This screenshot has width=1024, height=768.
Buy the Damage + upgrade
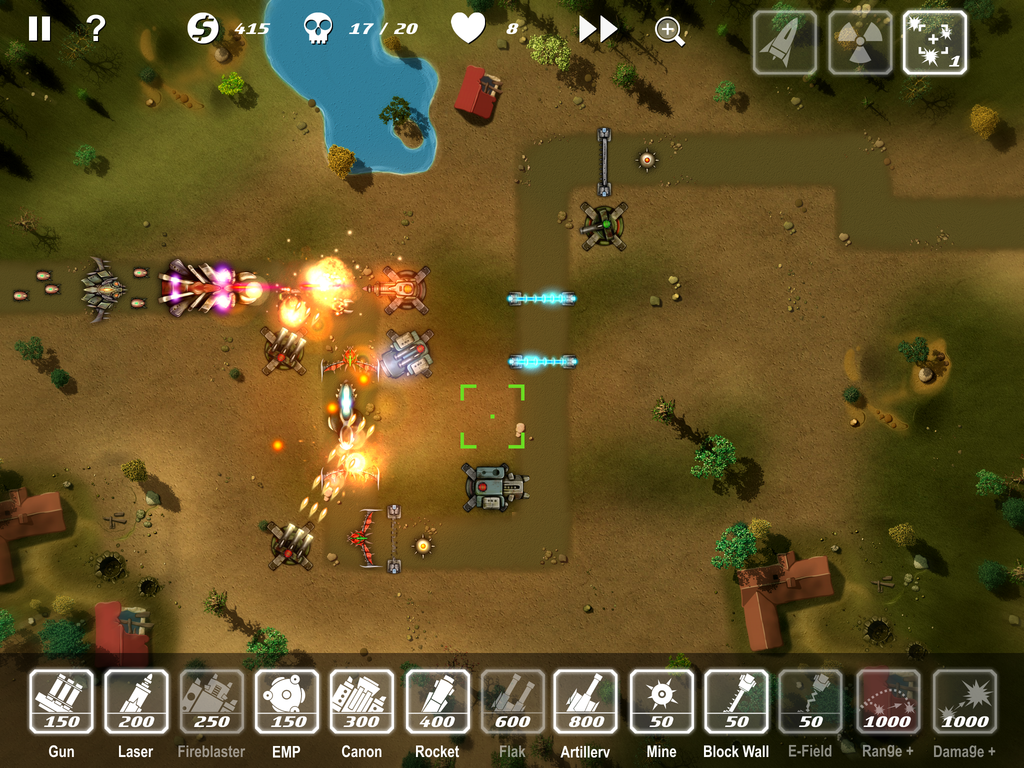(x=964, y=702)
